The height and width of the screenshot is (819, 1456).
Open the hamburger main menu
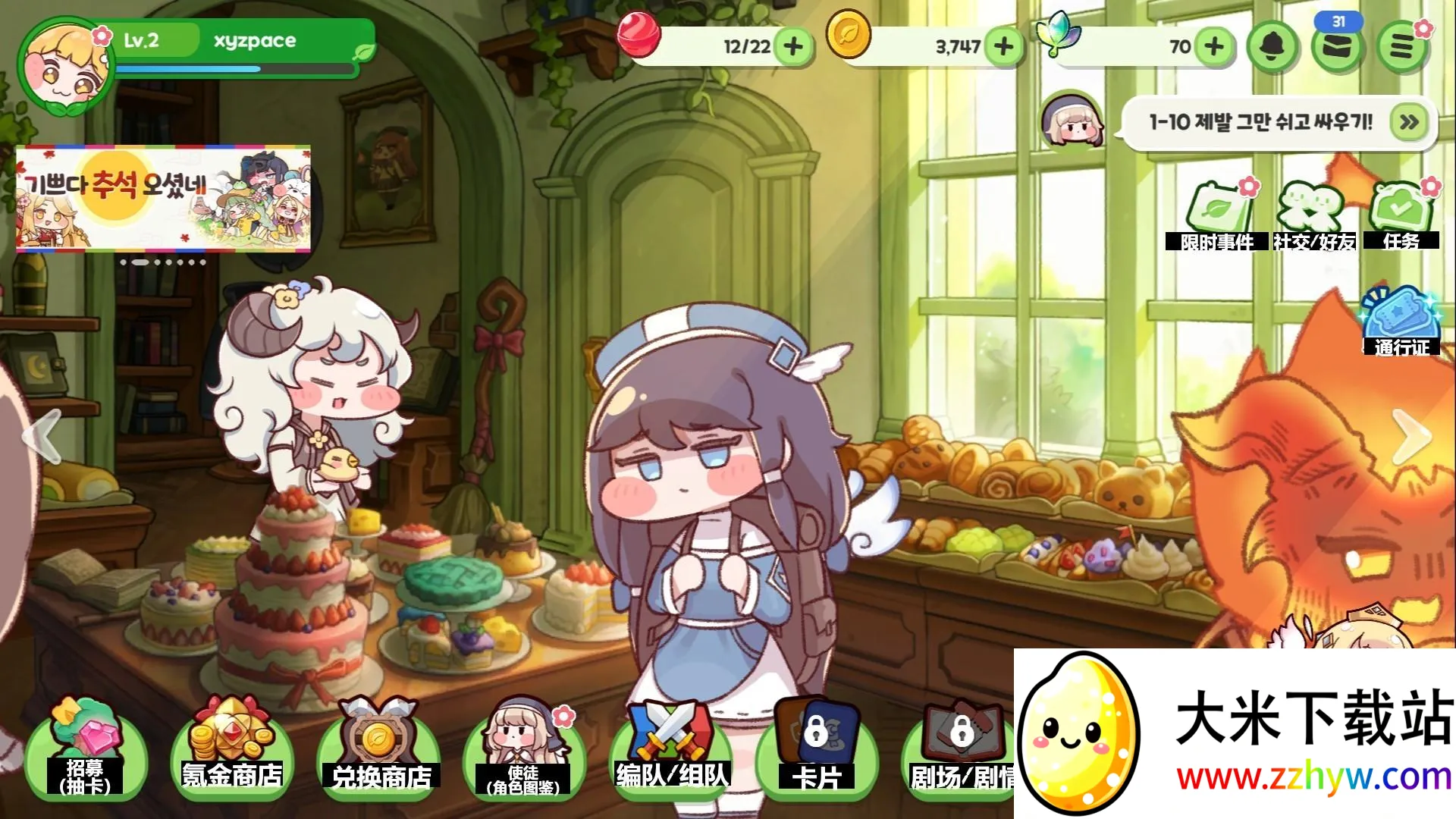tap(1401, 47)
